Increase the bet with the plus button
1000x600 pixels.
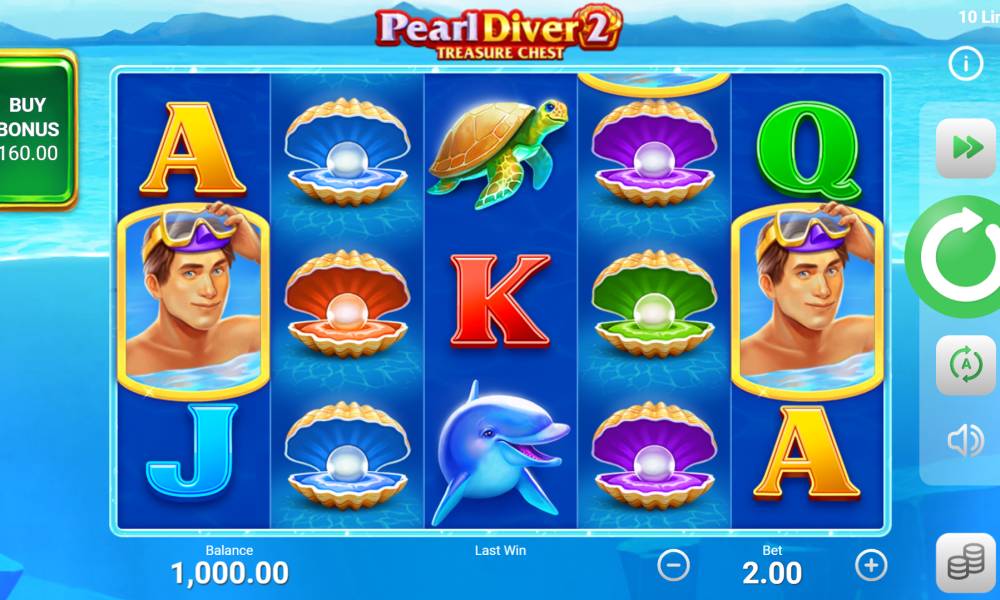point(871,566)
